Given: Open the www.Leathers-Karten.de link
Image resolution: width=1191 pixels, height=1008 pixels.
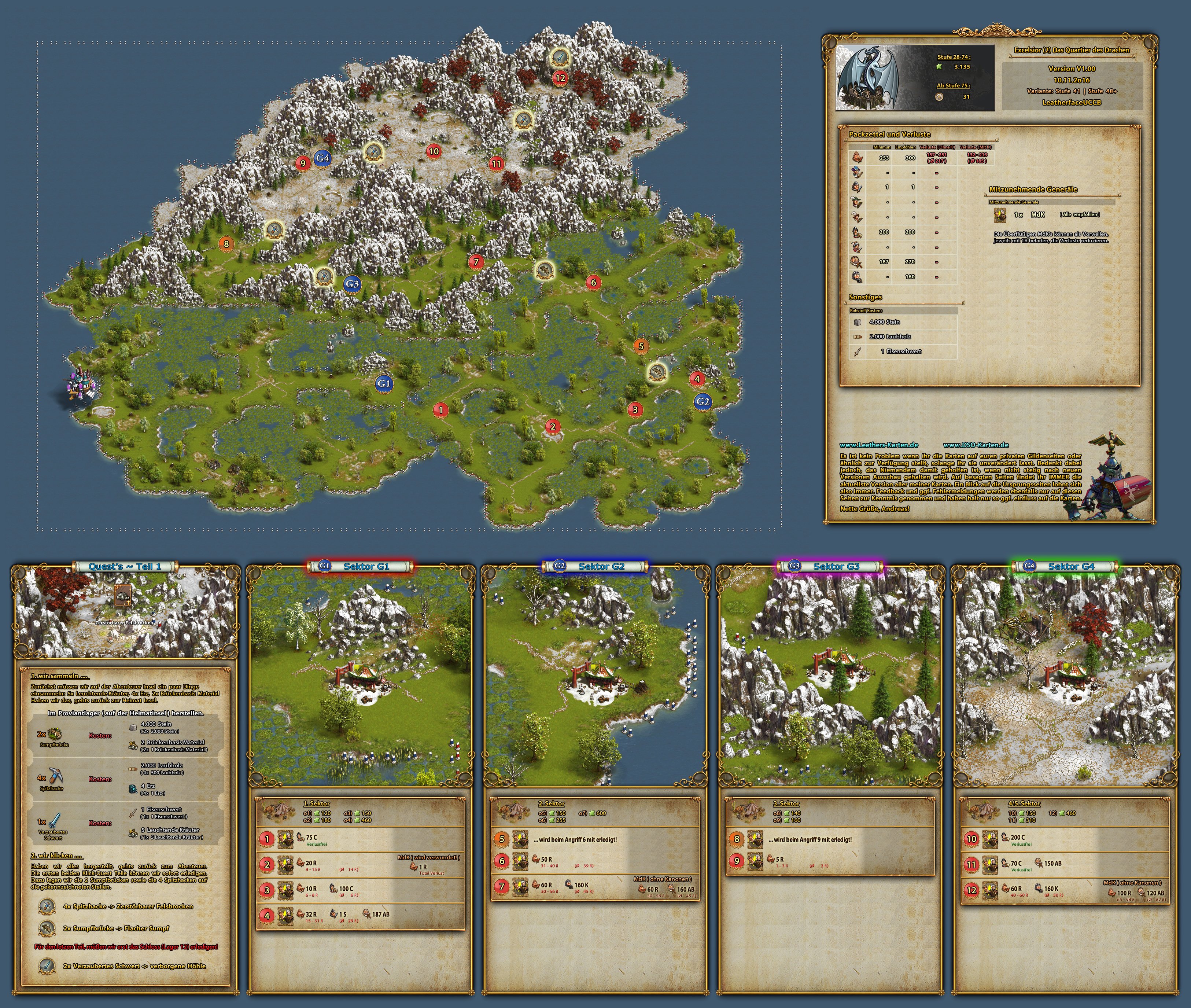Looking at the screenshot, I should point(878,445).
